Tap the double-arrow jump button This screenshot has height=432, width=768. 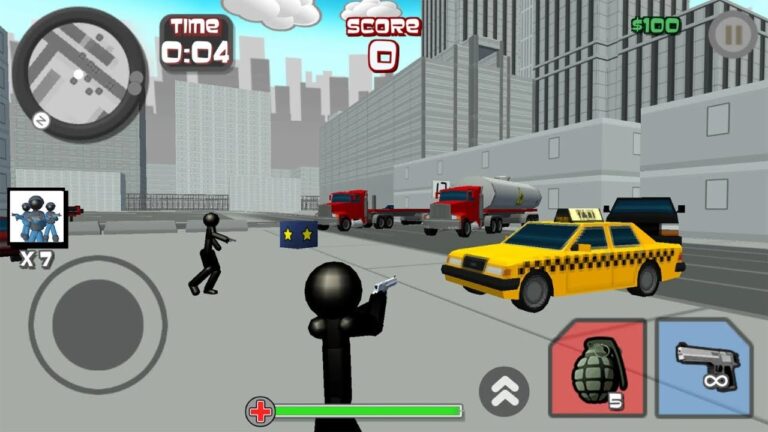point(504,391)
